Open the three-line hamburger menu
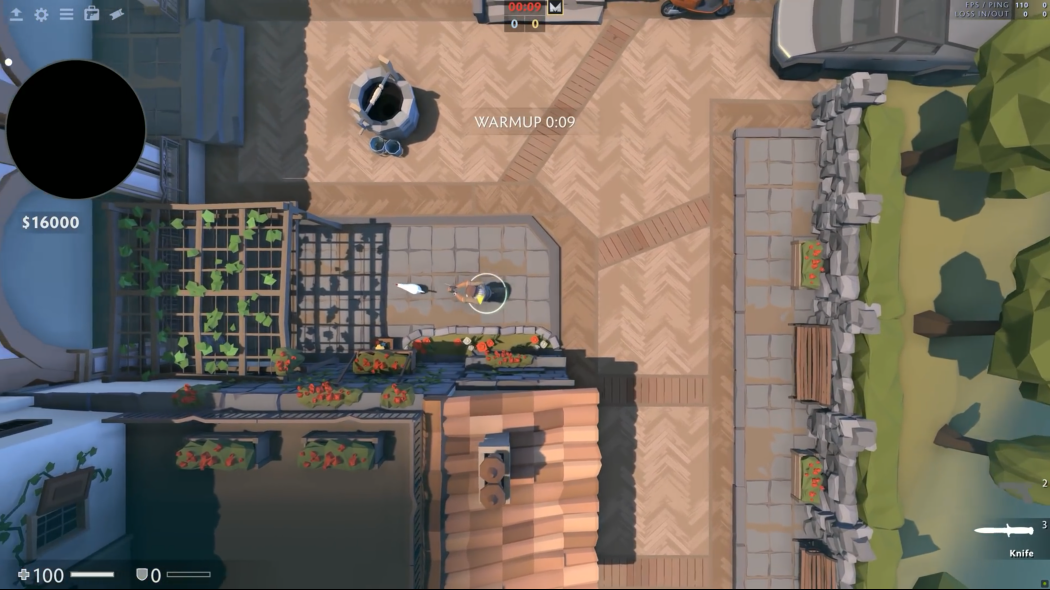The width and height of the screenshot is (1050, 590). click(x=66, y=14)
